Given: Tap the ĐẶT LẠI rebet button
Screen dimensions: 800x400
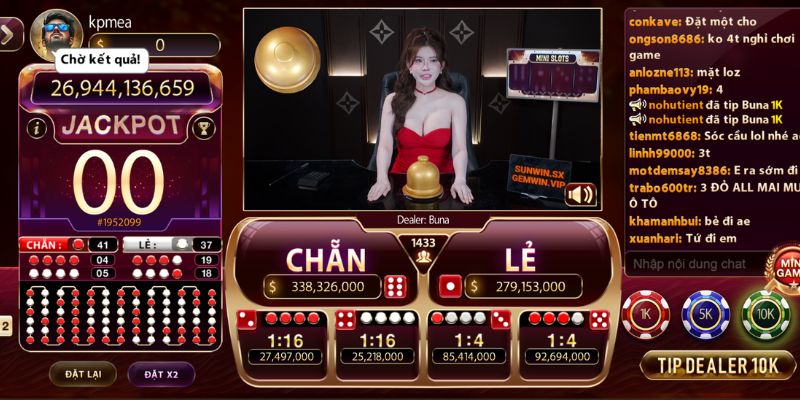Looking at the screenshot, I should tap(76, 374).
